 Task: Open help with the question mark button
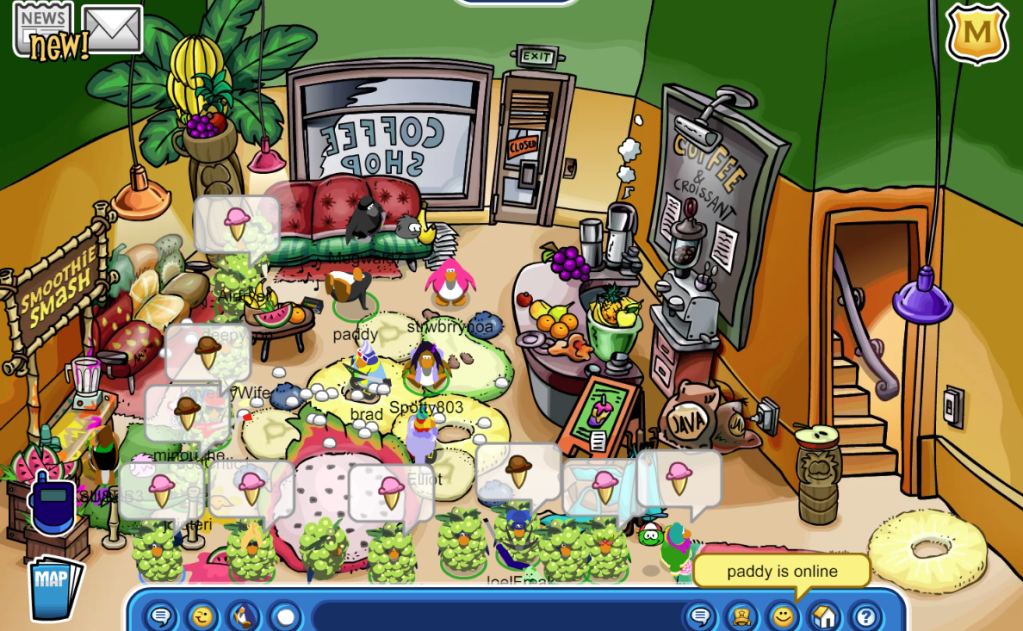(x=865, y=615)
